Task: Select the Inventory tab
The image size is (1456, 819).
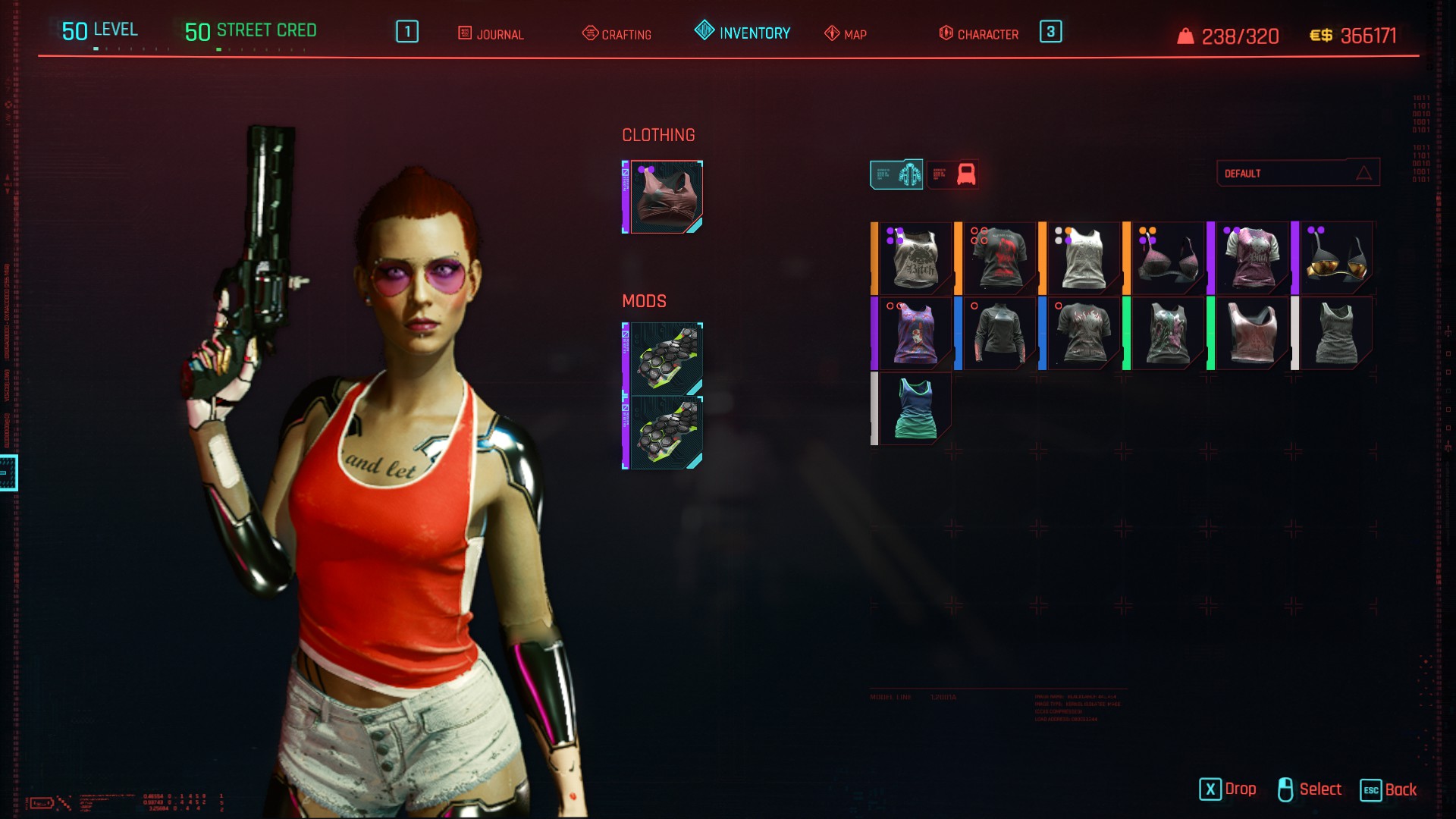Action: [743, 33]
